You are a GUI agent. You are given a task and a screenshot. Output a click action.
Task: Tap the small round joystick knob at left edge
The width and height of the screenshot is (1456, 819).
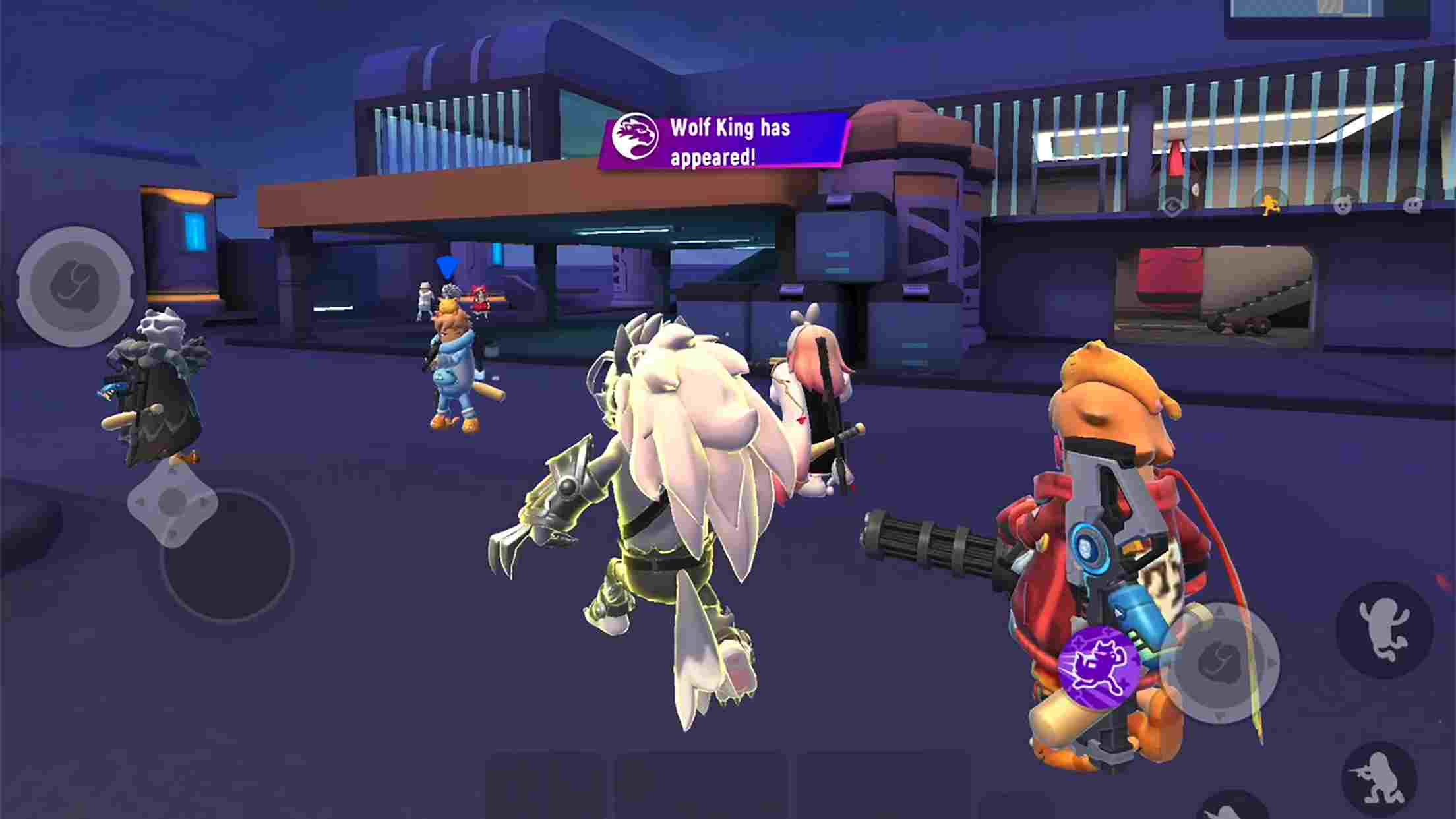click(x=173, y=502)
